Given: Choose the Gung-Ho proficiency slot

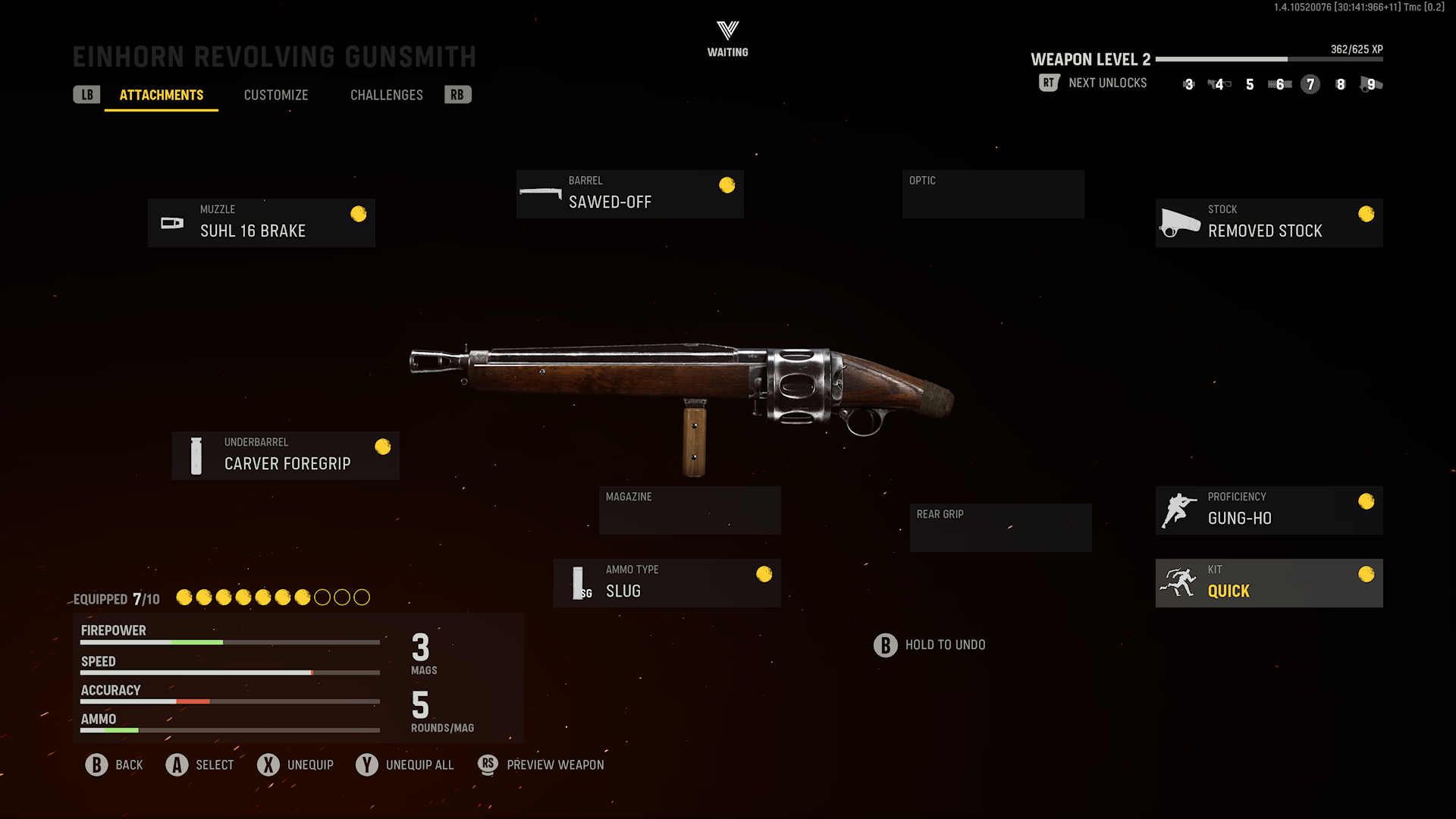Looking at the screenshot, I should (x=1269, y=510).
